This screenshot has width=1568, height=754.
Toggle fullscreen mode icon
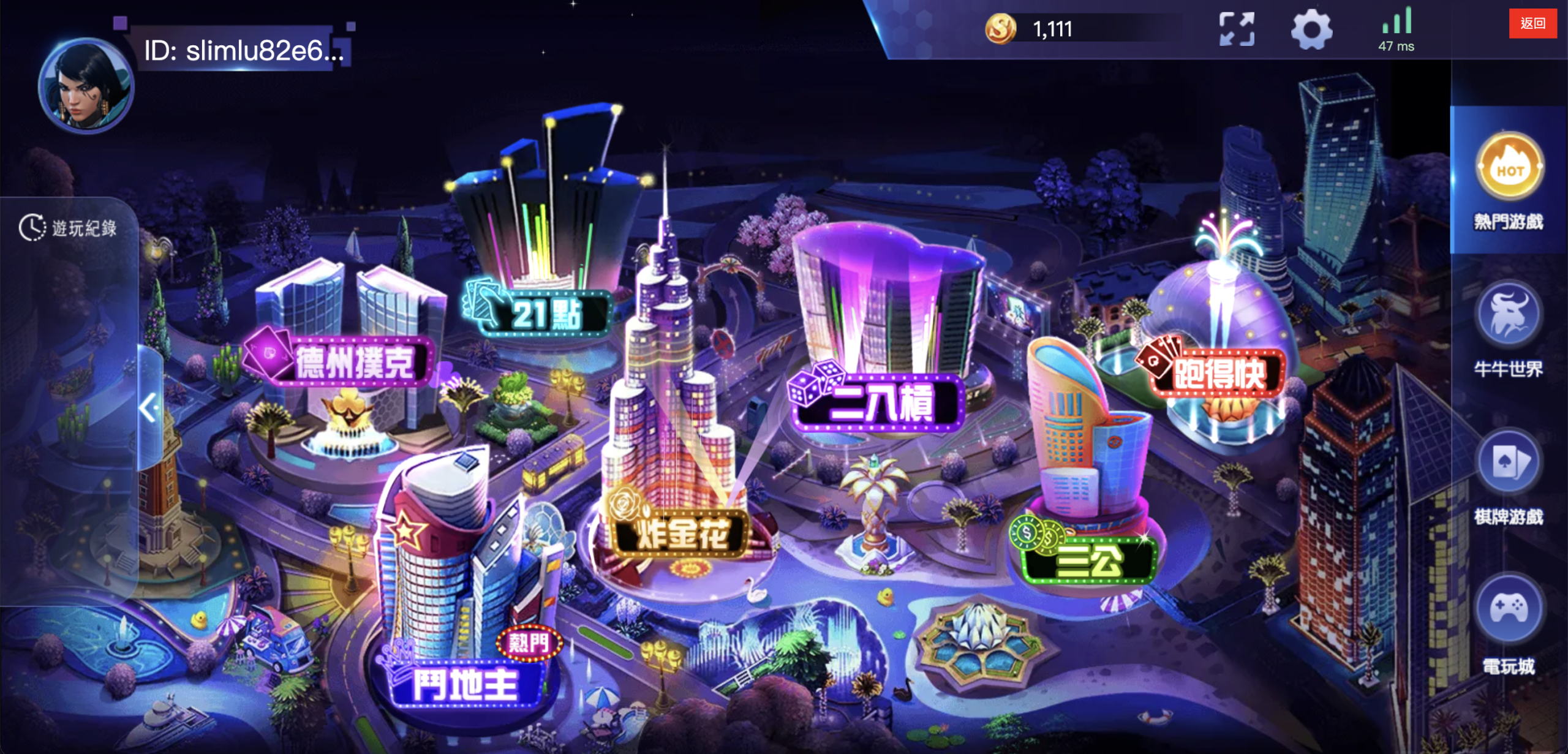pyautogui.click(x=1236, y=29)
